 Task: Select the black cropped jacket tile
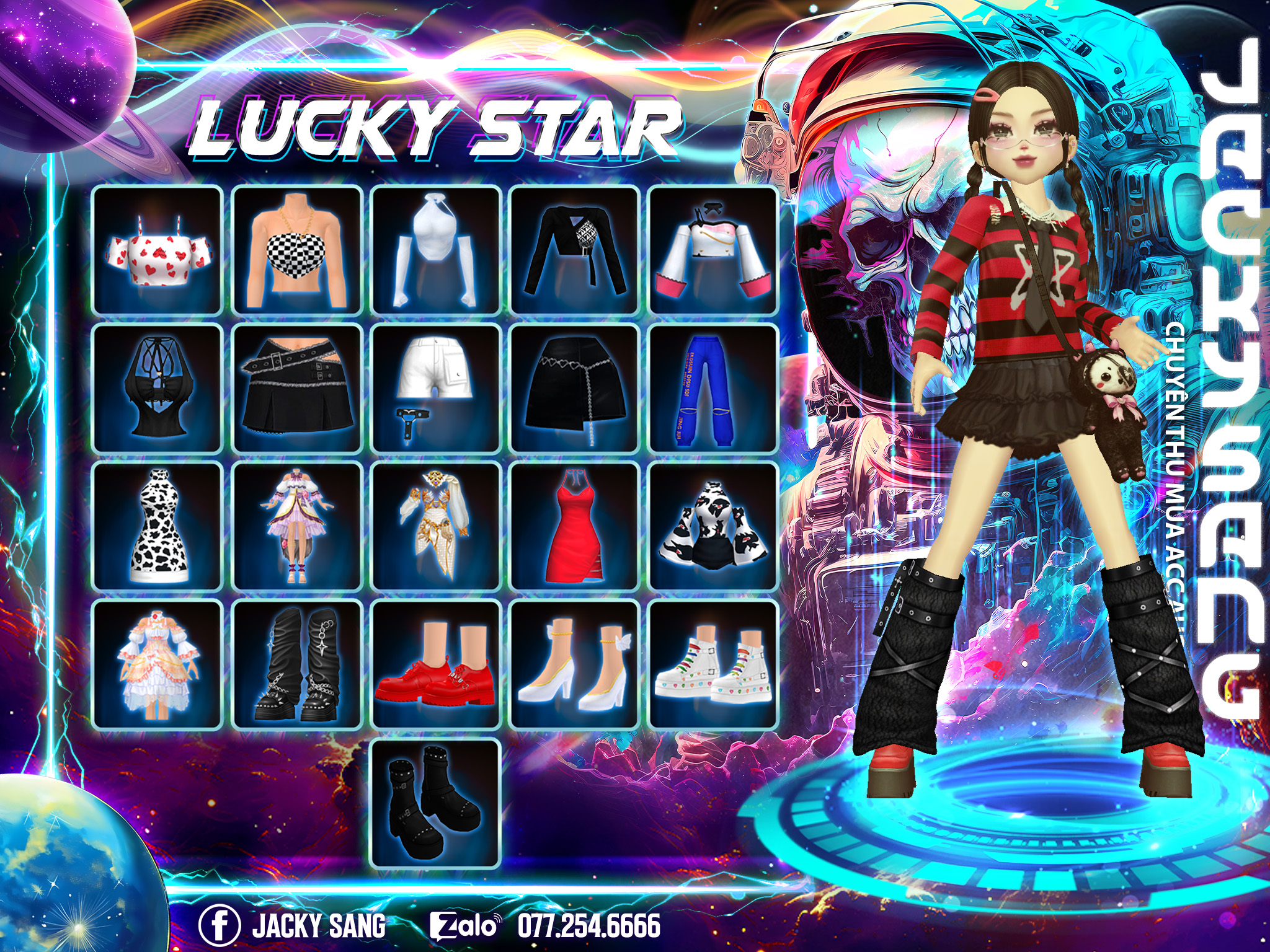[574, 250]
